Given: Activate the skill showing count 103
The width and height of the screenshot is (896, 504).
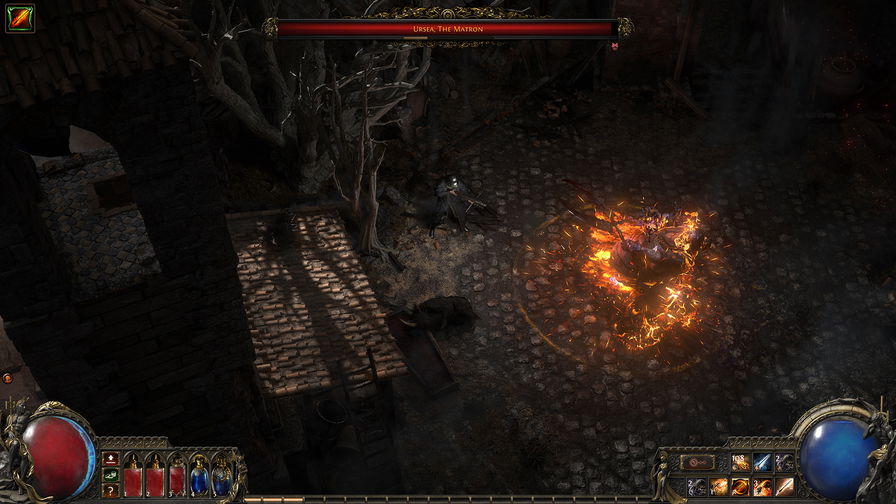Looking at the screenshot, I should click(x=741, y=462).
